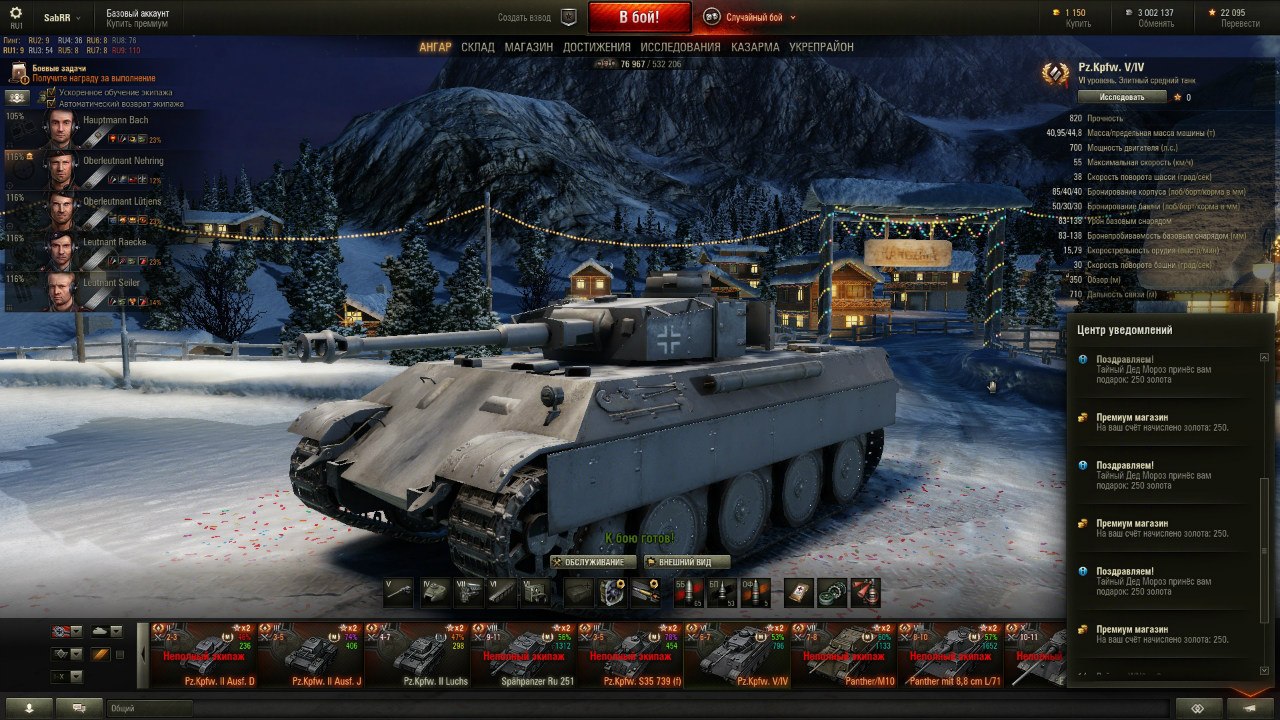Switch to the СКЛАД tab
Viewport: 1280px width, 720px height.
[477, 47]
